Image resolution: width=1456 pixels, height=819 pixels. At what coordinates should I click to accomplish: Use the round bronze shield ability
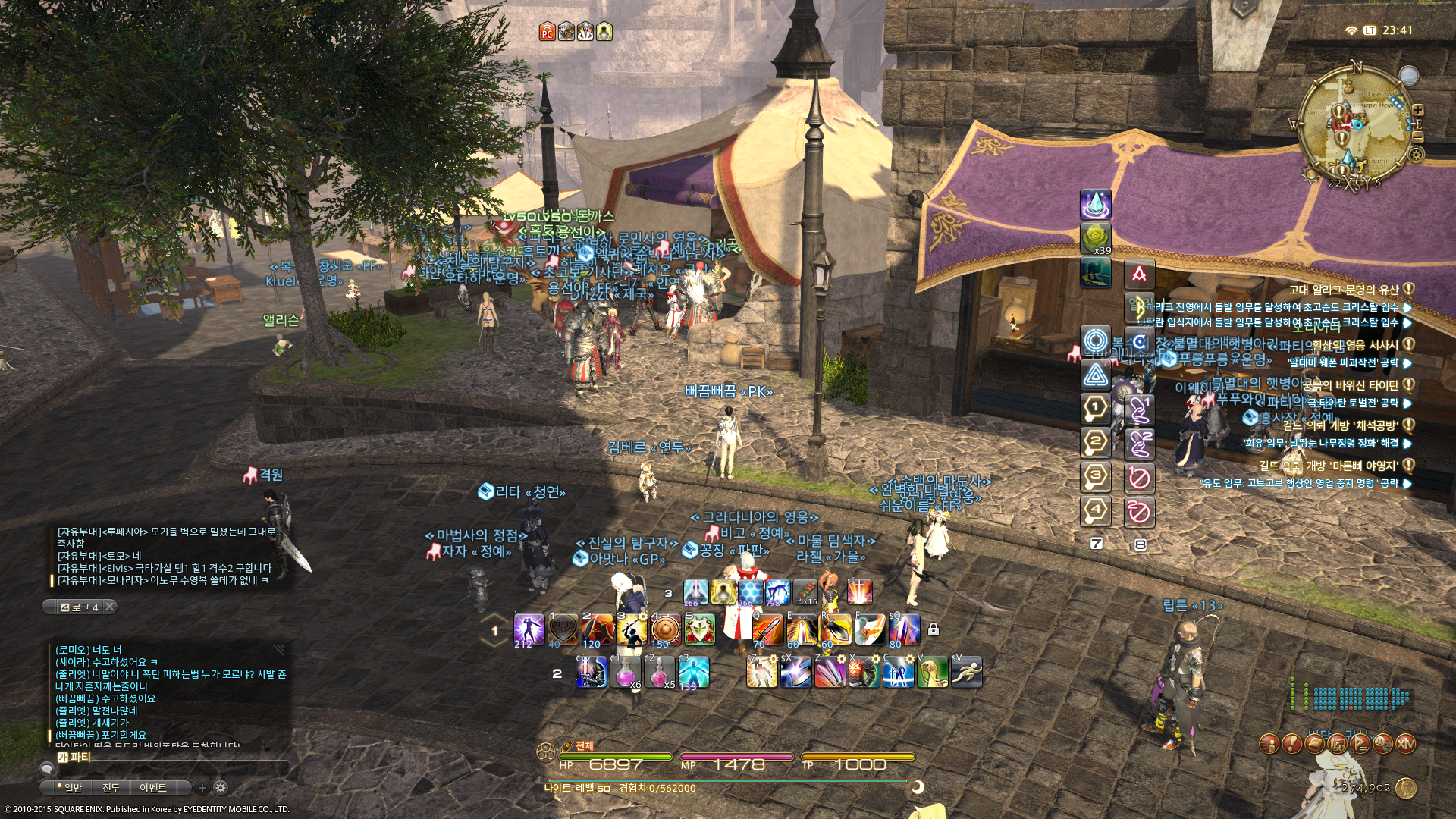pyautogui.click(x=665, y=629)
